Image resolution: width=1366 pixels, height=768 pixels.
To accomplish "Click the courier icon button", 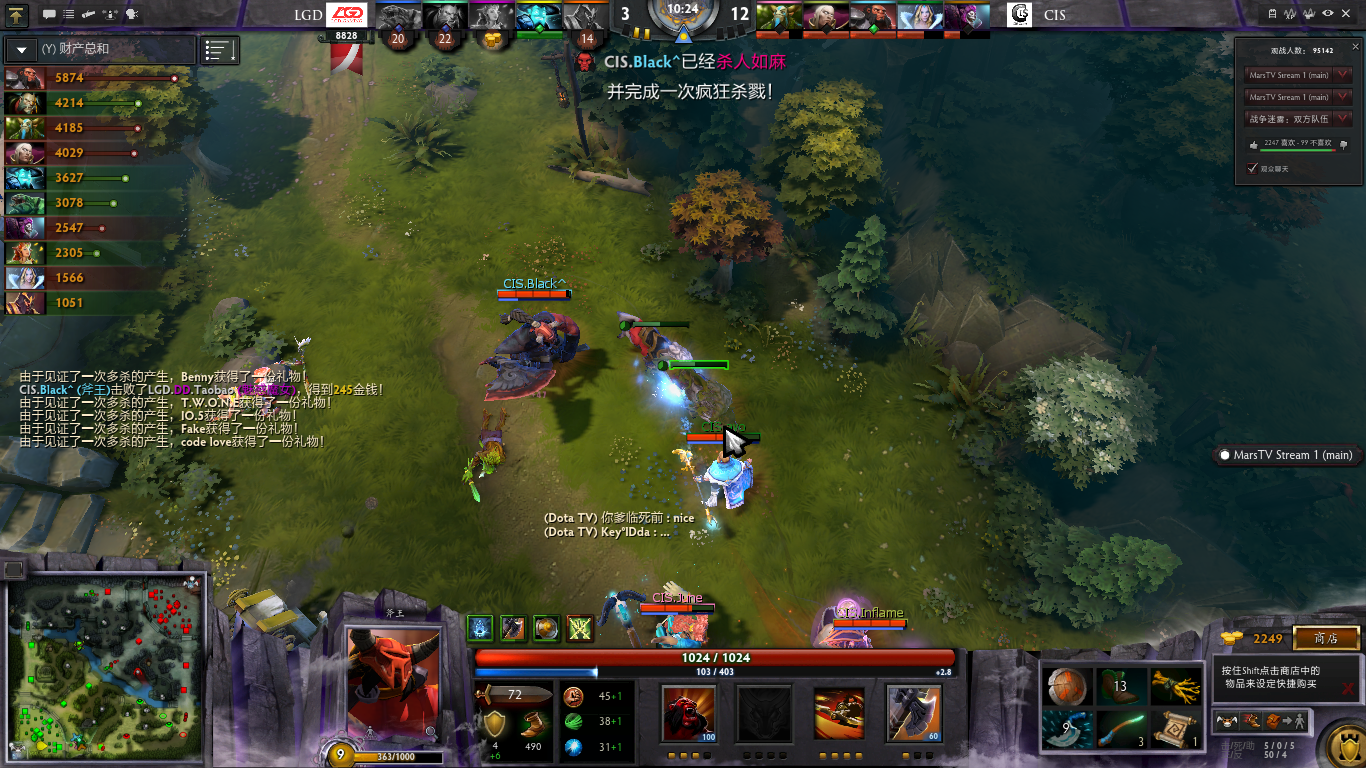I will [x=1228, y=720].
